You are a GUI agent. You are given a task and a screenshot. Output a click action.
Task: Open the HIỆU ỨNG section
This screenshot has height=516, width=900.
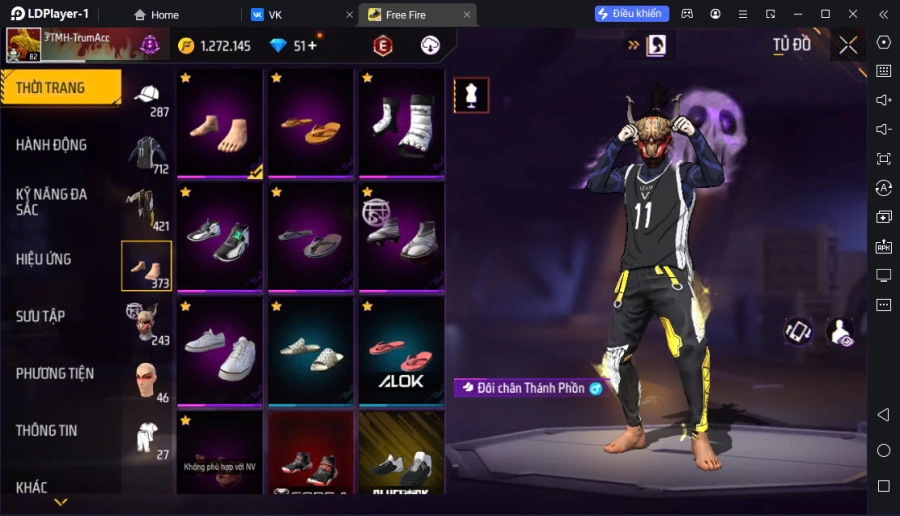click(44, 259)
